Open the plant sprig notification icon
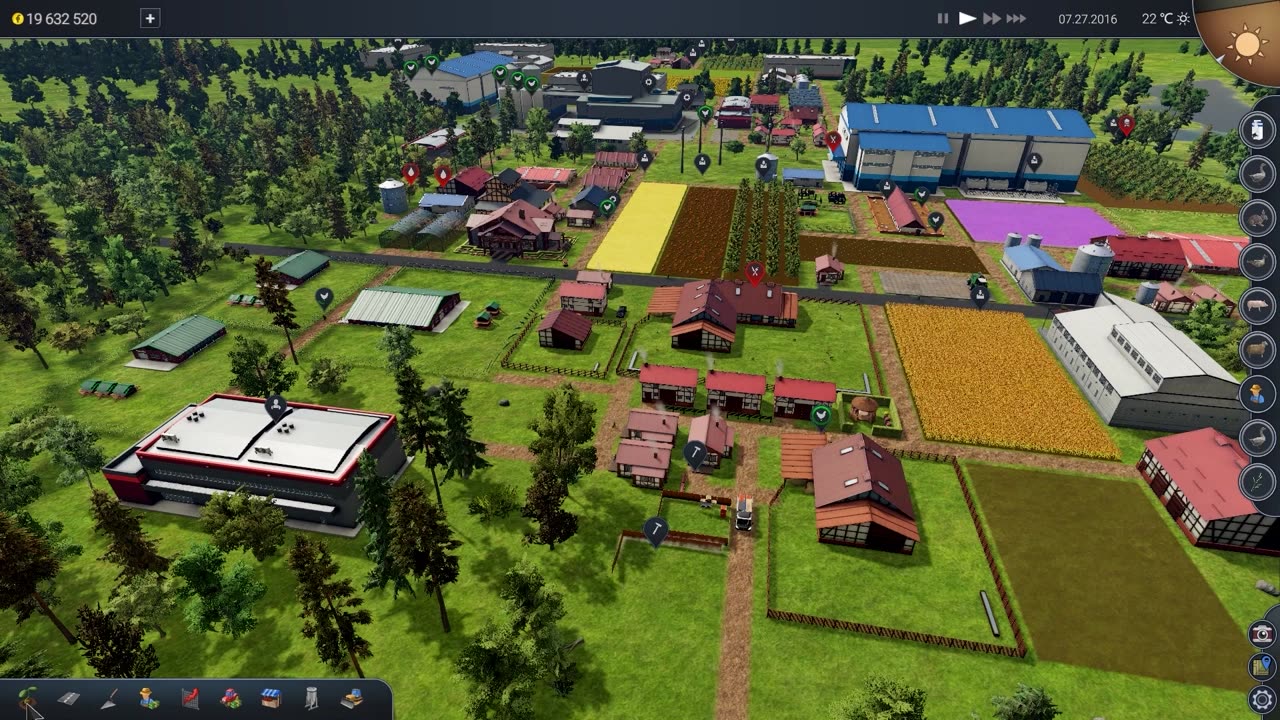The width and height of the screenshot is (1280, 720). tap(1258, 481)
